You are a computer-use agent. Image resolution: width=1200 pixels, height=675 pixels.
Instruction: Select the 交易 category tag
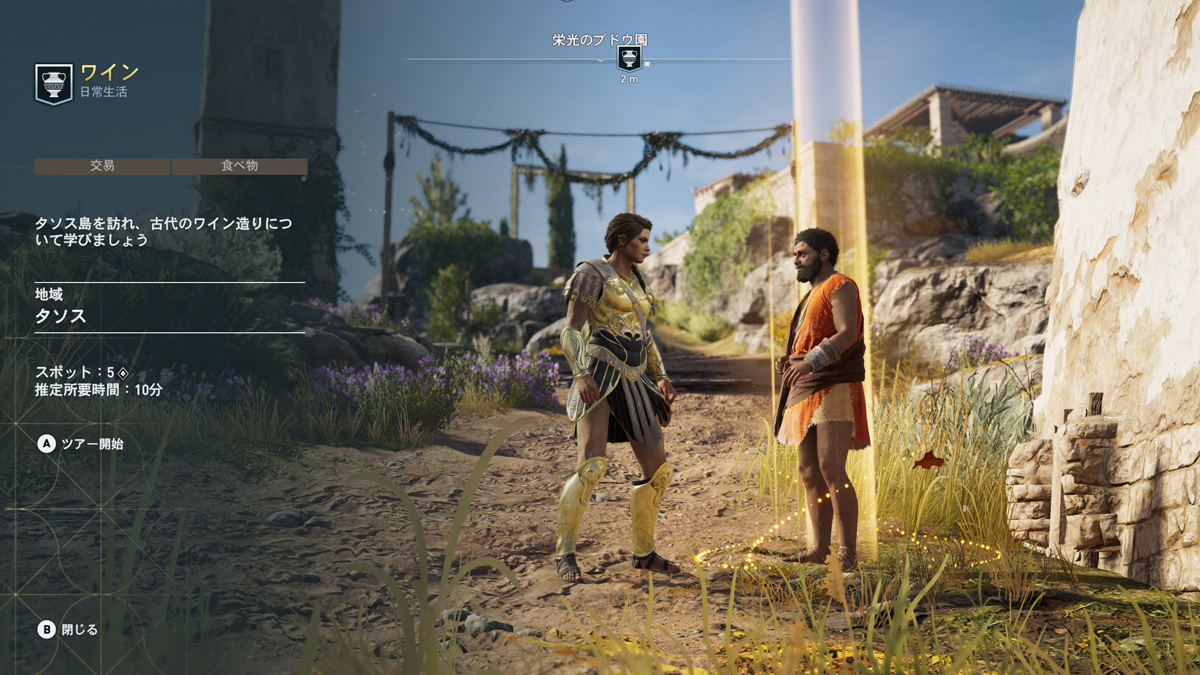pos(103,166)
